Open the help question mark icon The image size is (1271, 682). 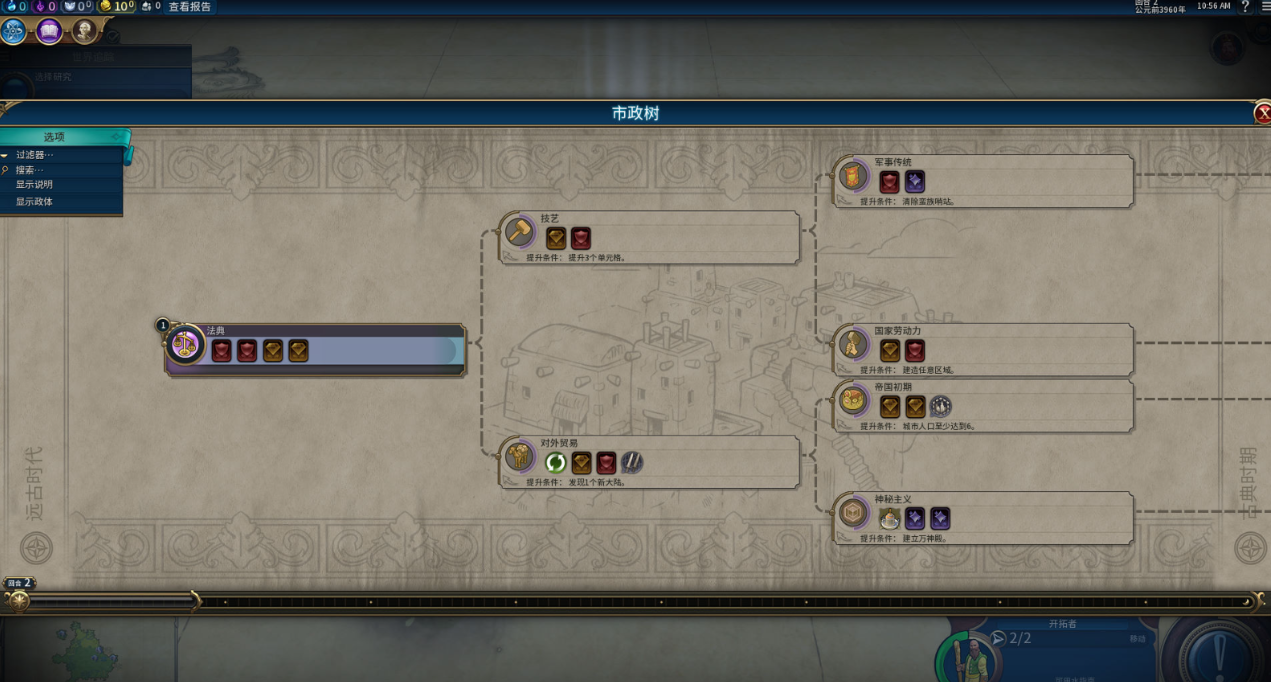pos(1245,7)
